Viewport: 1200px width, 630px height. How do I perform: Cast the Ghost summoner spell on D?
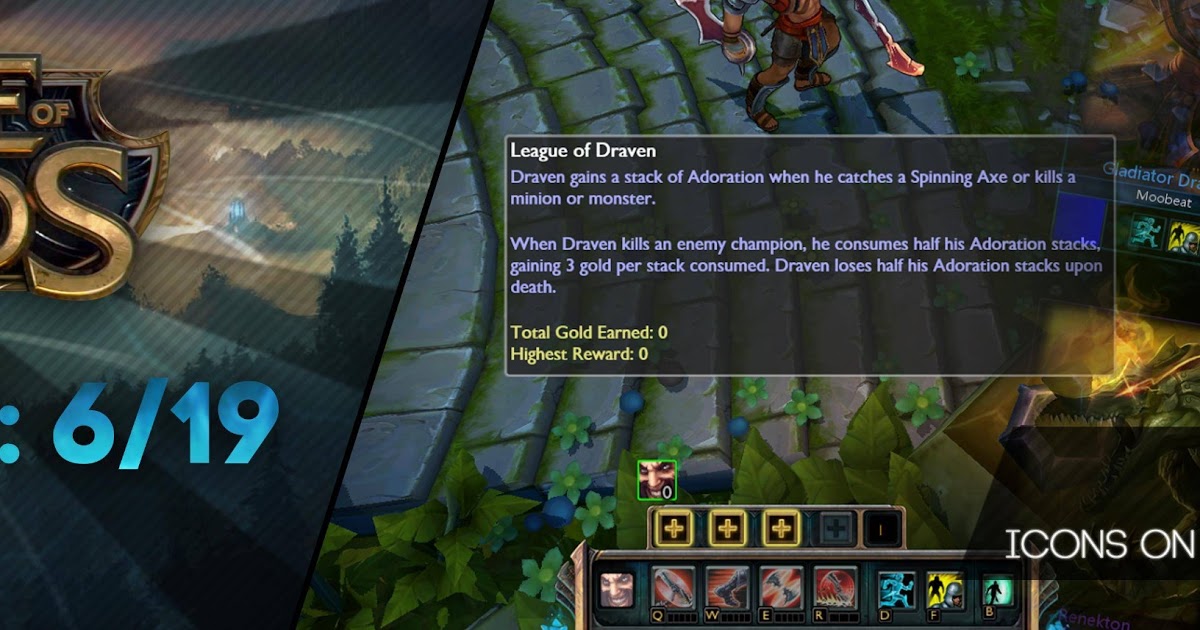[897, 590]
